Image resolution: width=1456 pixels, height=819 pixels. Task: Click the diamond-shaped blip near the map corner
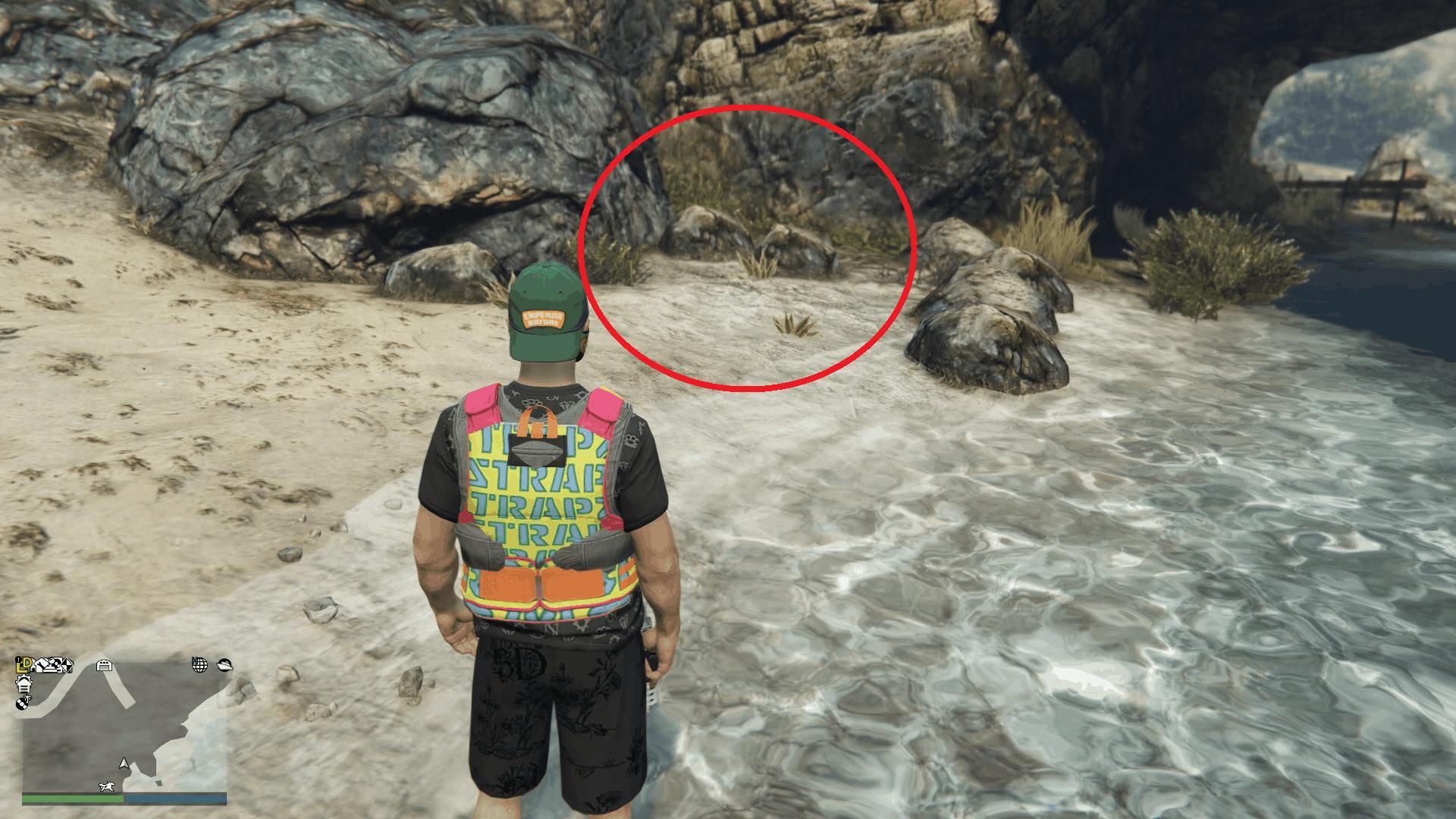[159, 783]
